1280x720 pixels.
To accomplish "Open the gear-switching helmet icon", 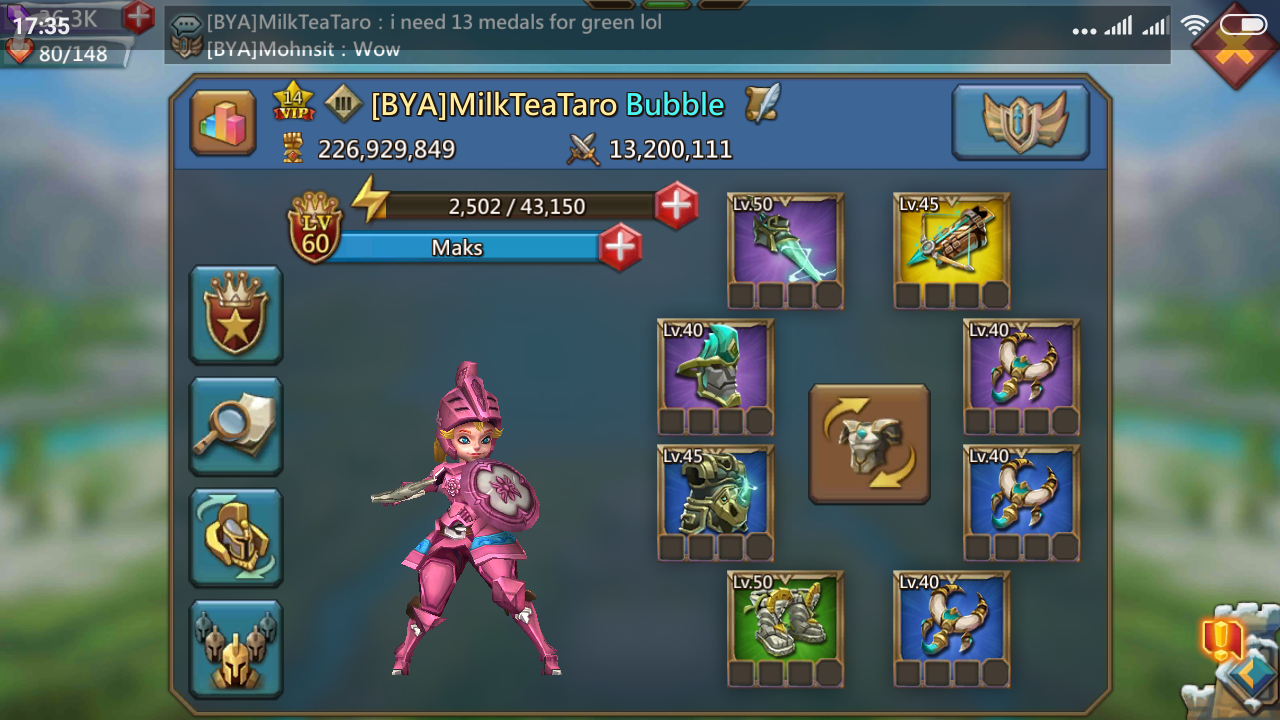I will 235,537.
